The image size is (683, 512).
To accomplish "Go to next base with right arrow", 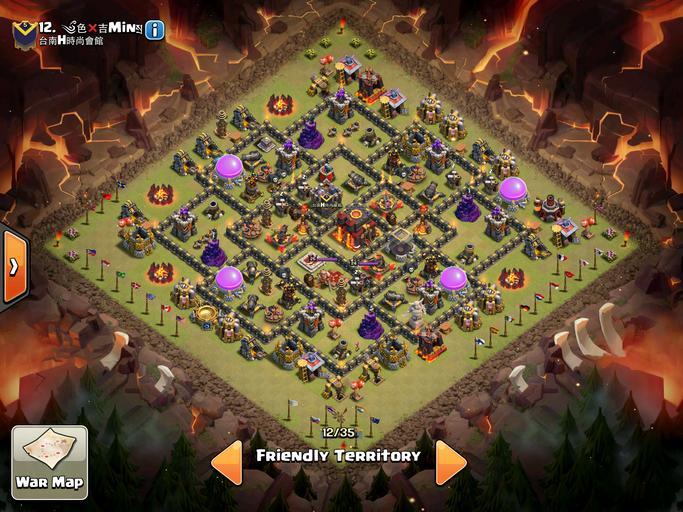I will [451, 461].
